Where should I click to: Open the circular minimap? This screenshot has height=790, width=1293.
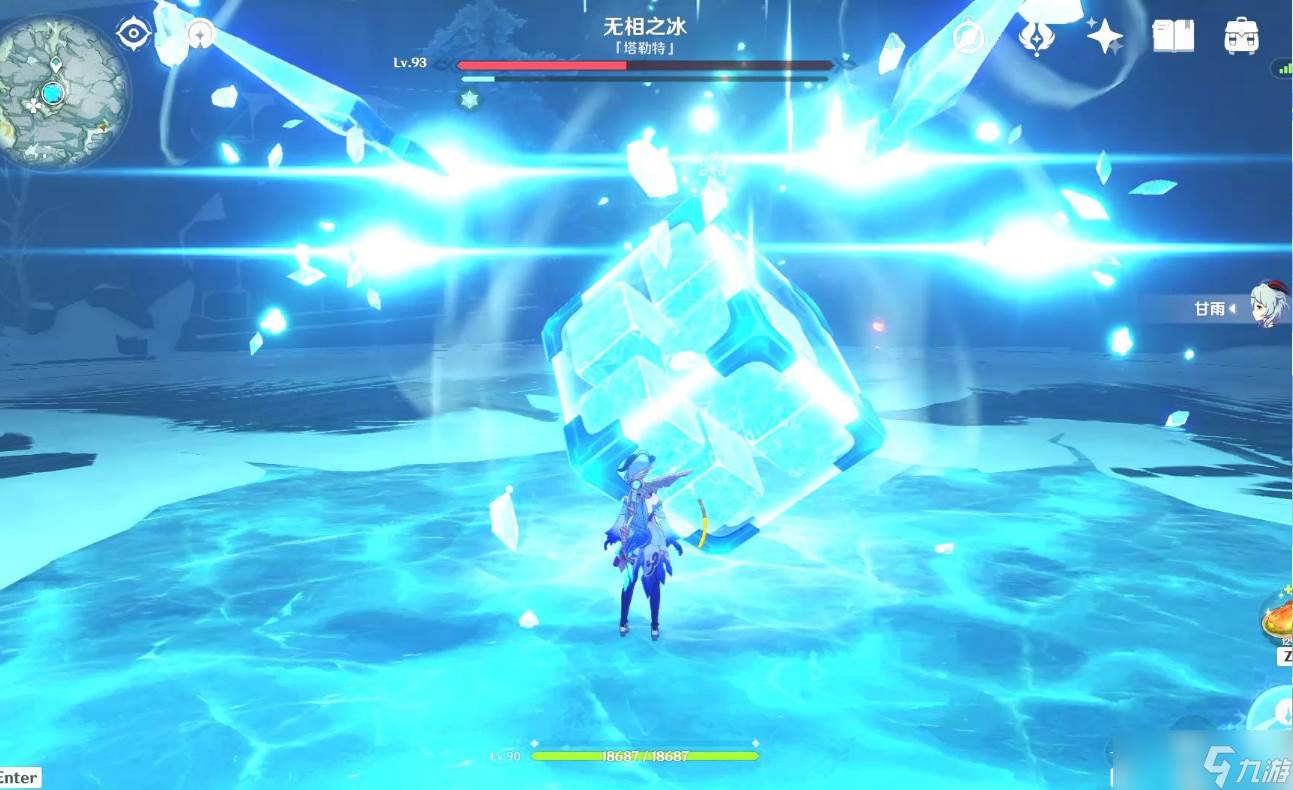64,92
